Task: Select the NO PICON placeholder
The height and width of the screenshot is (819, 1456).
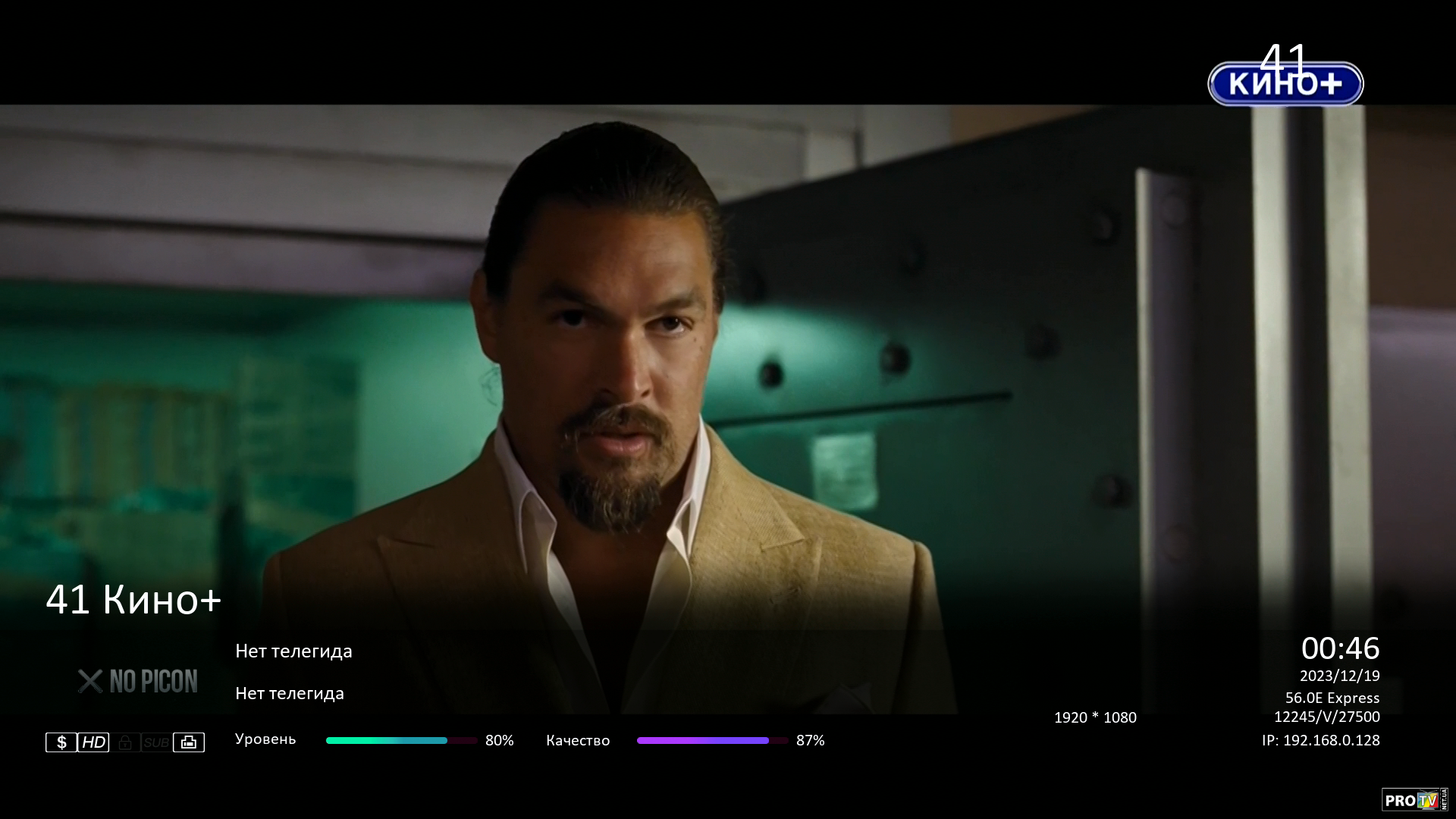Action: click(138, 682)
